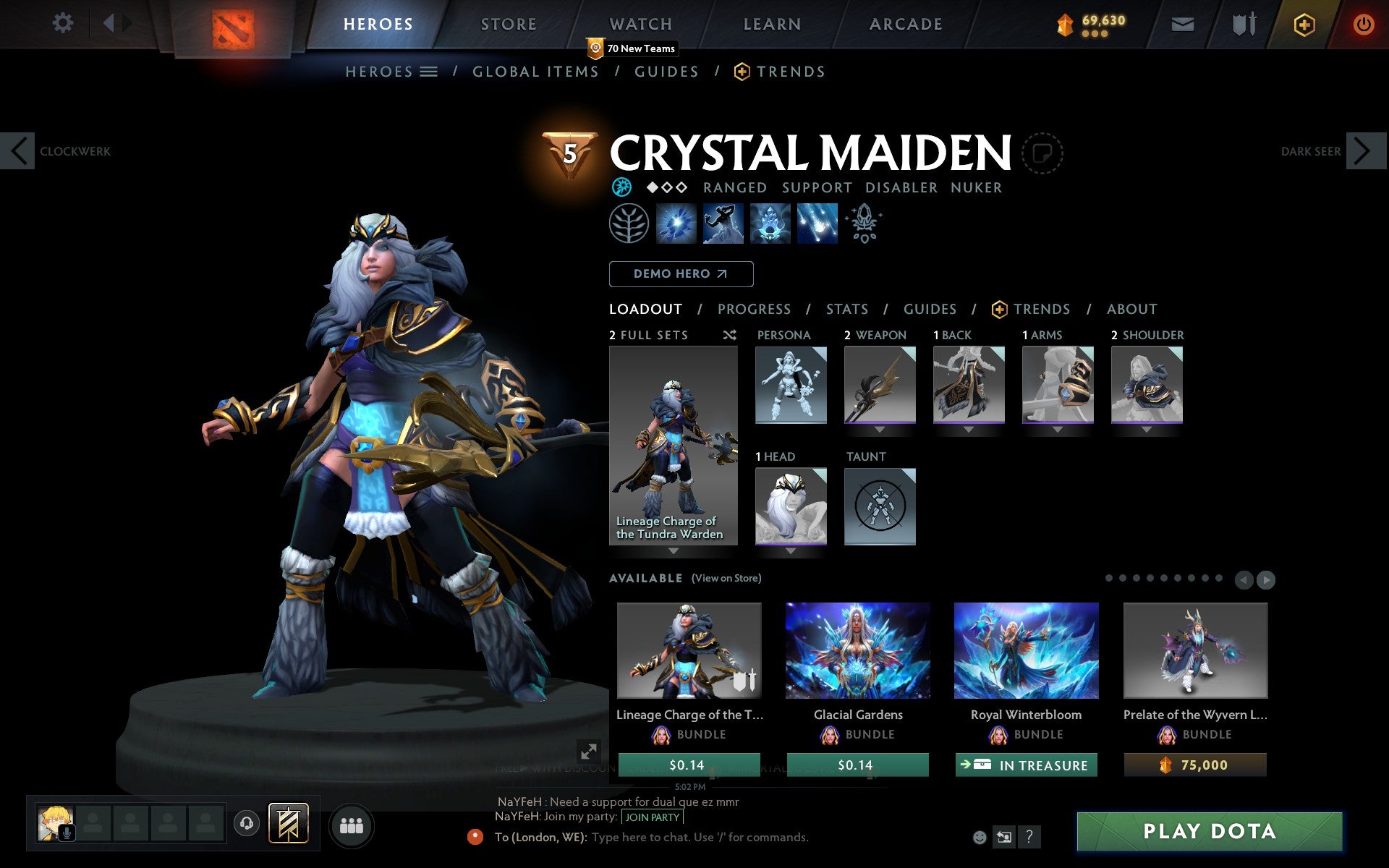Click the Aghanim's Scepter upgrade icon

point(864,224)
